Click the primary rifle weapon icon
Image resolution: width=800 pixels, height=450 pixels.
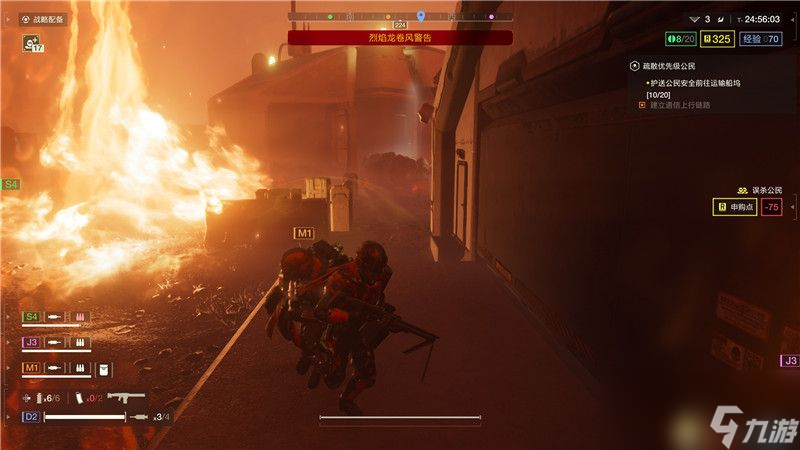pos(126,397)
